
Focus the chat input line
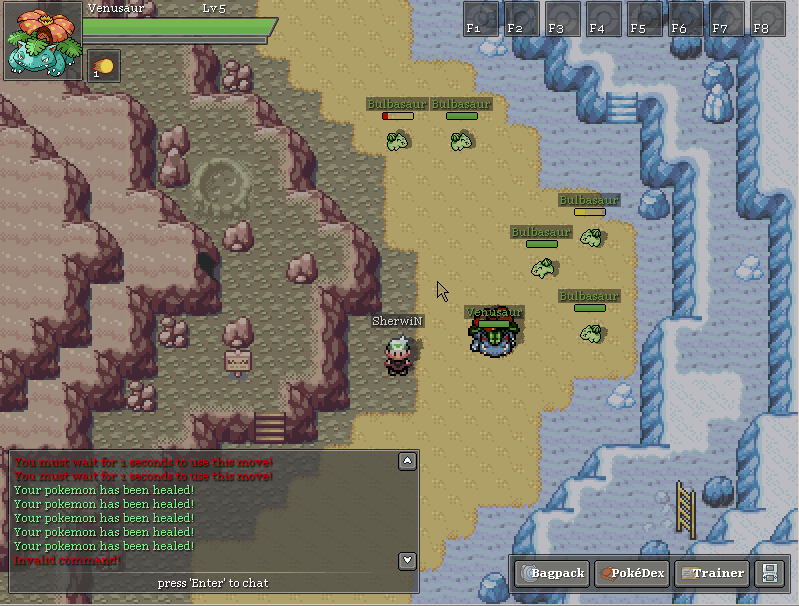click(213, 582)
